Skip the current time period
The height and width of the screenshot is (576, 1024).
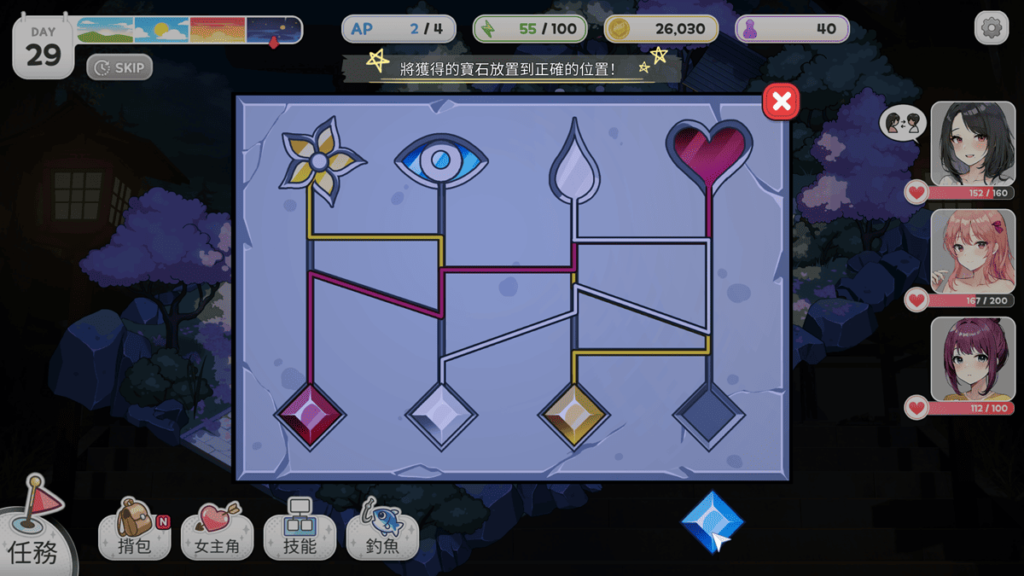pyautogui.click(x=120, y=68)
